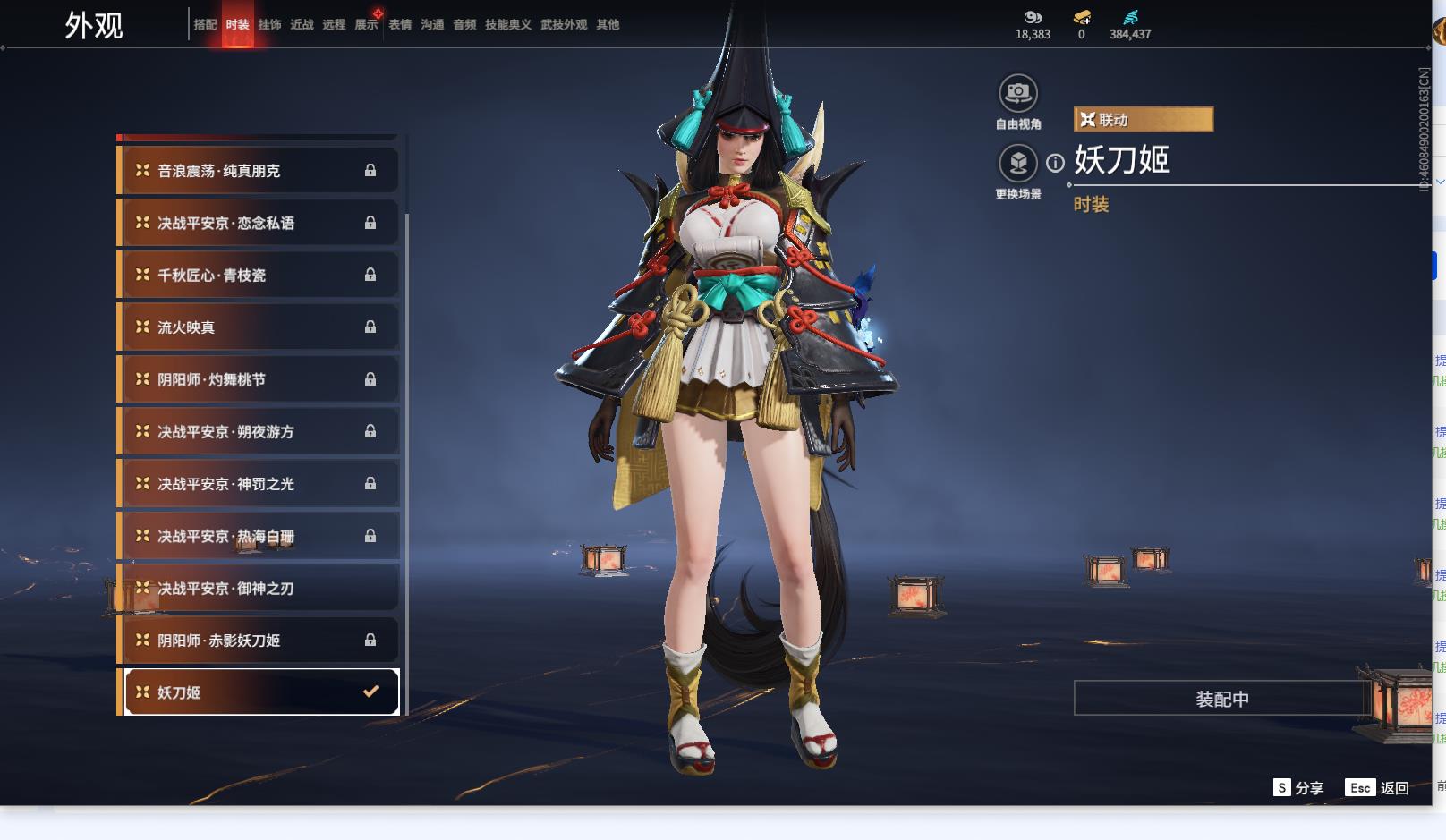The width and height of the screenshot is (1446, 840).
Task: Switch to the 搭配 tab
Action: point(205,25)
